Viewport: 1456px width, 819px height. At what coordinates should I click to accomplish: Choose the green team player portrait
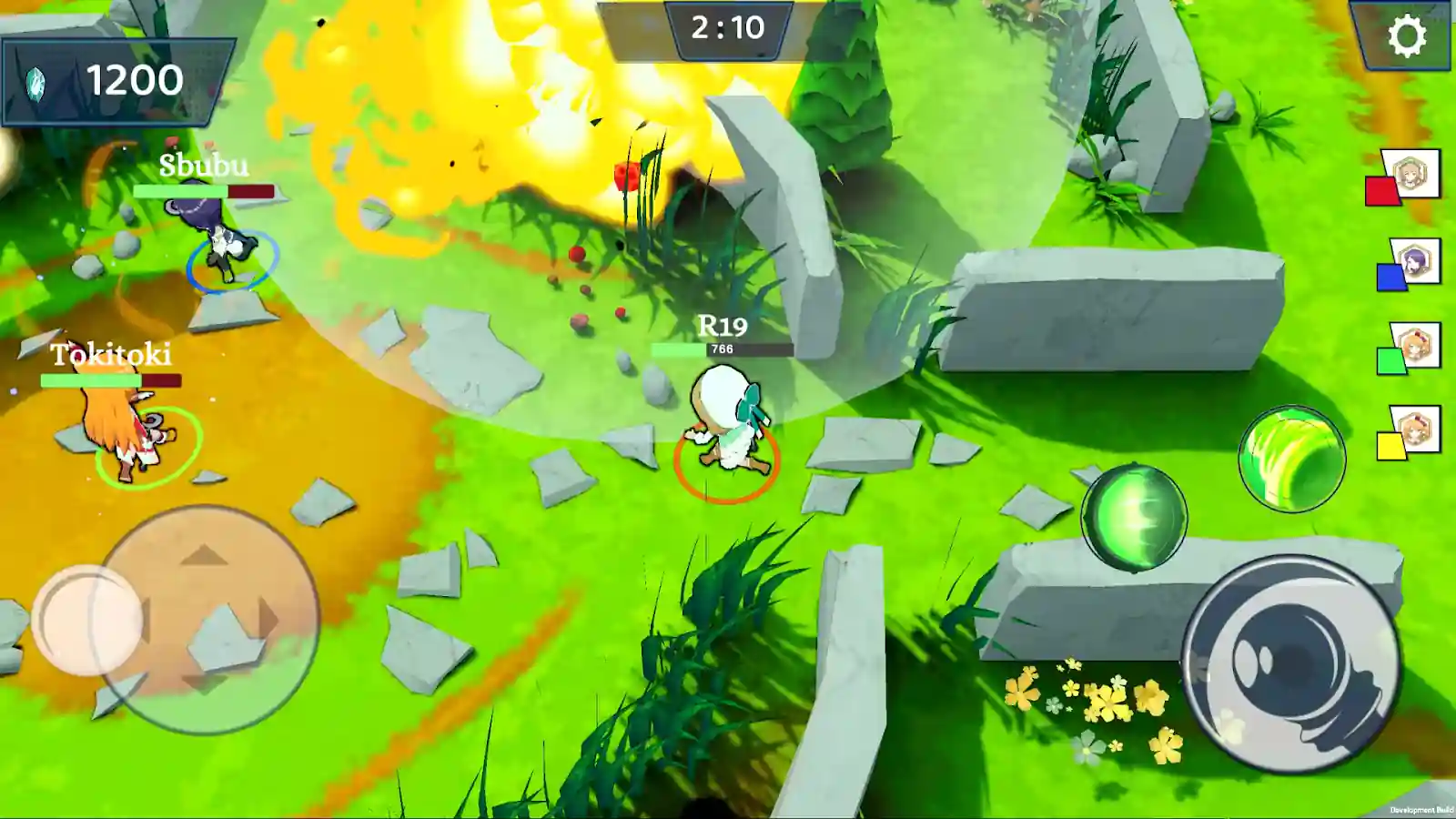pyautogui.click(x=1415, y=346)
